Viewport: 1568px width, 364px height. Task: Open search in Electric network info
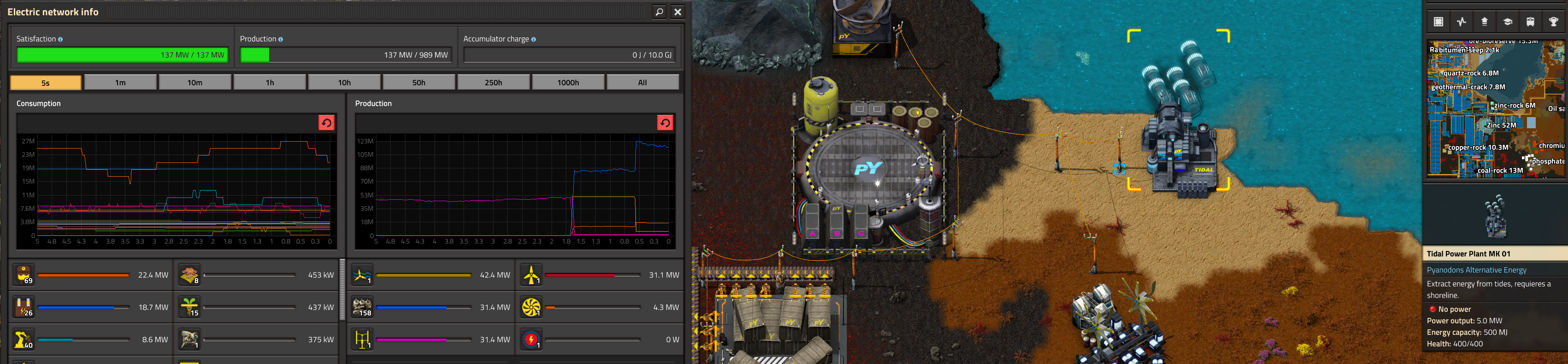coord(659,12)
